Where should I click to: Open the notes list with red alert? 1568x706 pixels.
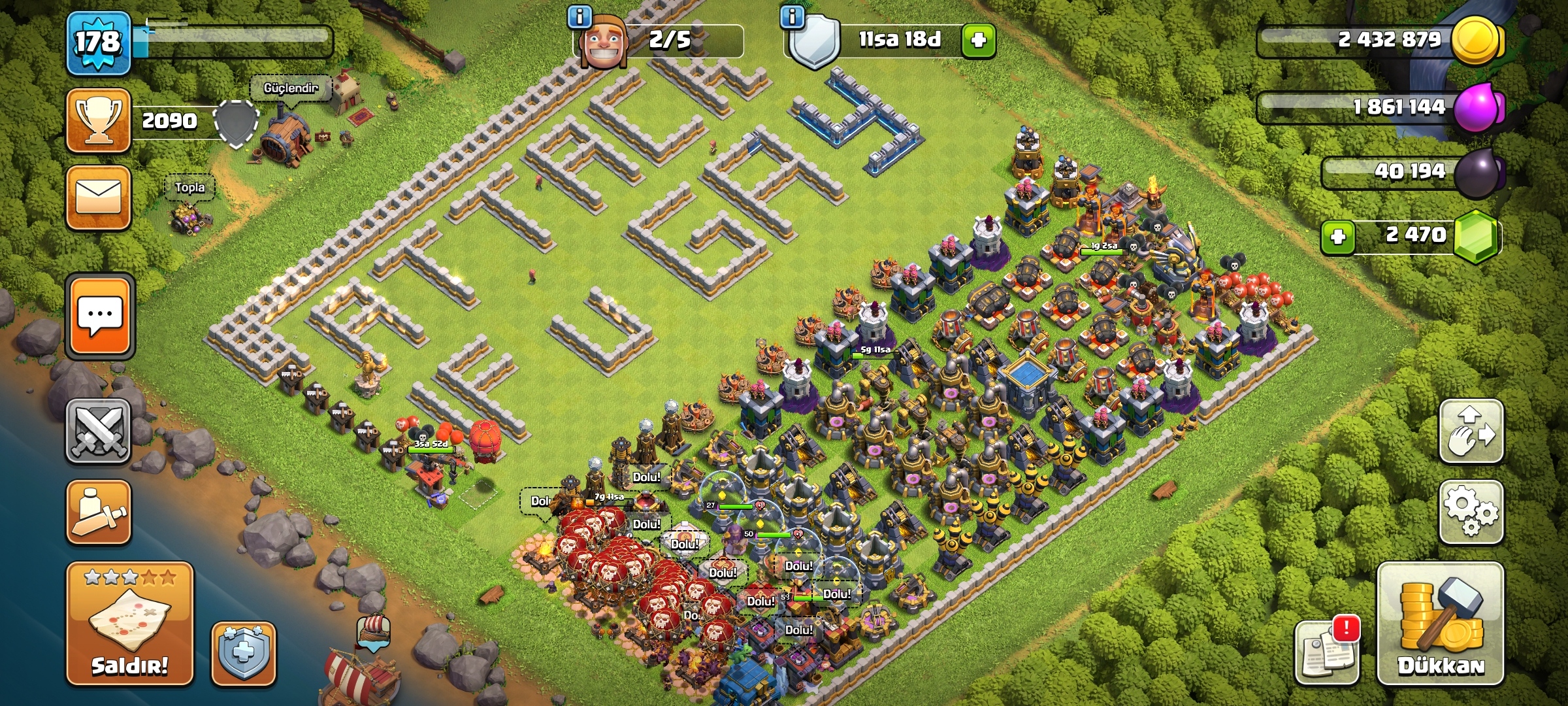pos(1326,651)
